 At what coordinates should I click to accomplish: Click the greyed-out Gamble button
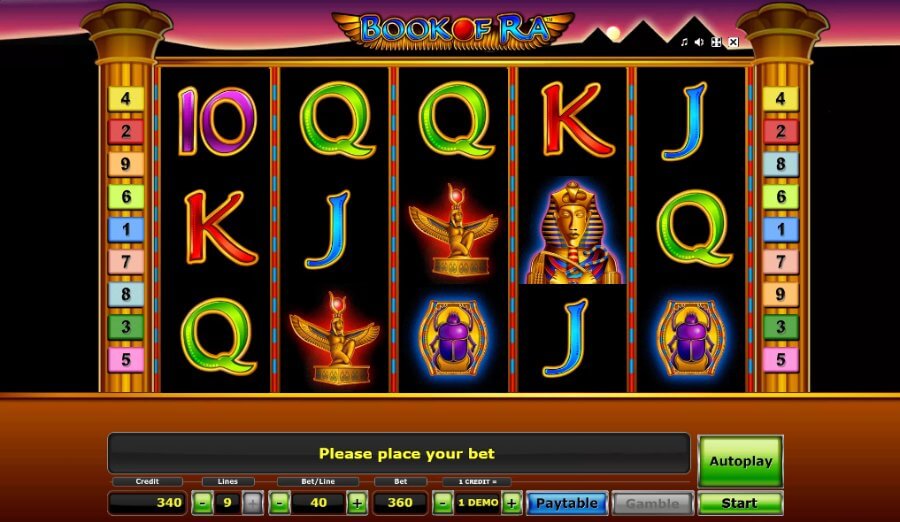[x=652, y=503]
